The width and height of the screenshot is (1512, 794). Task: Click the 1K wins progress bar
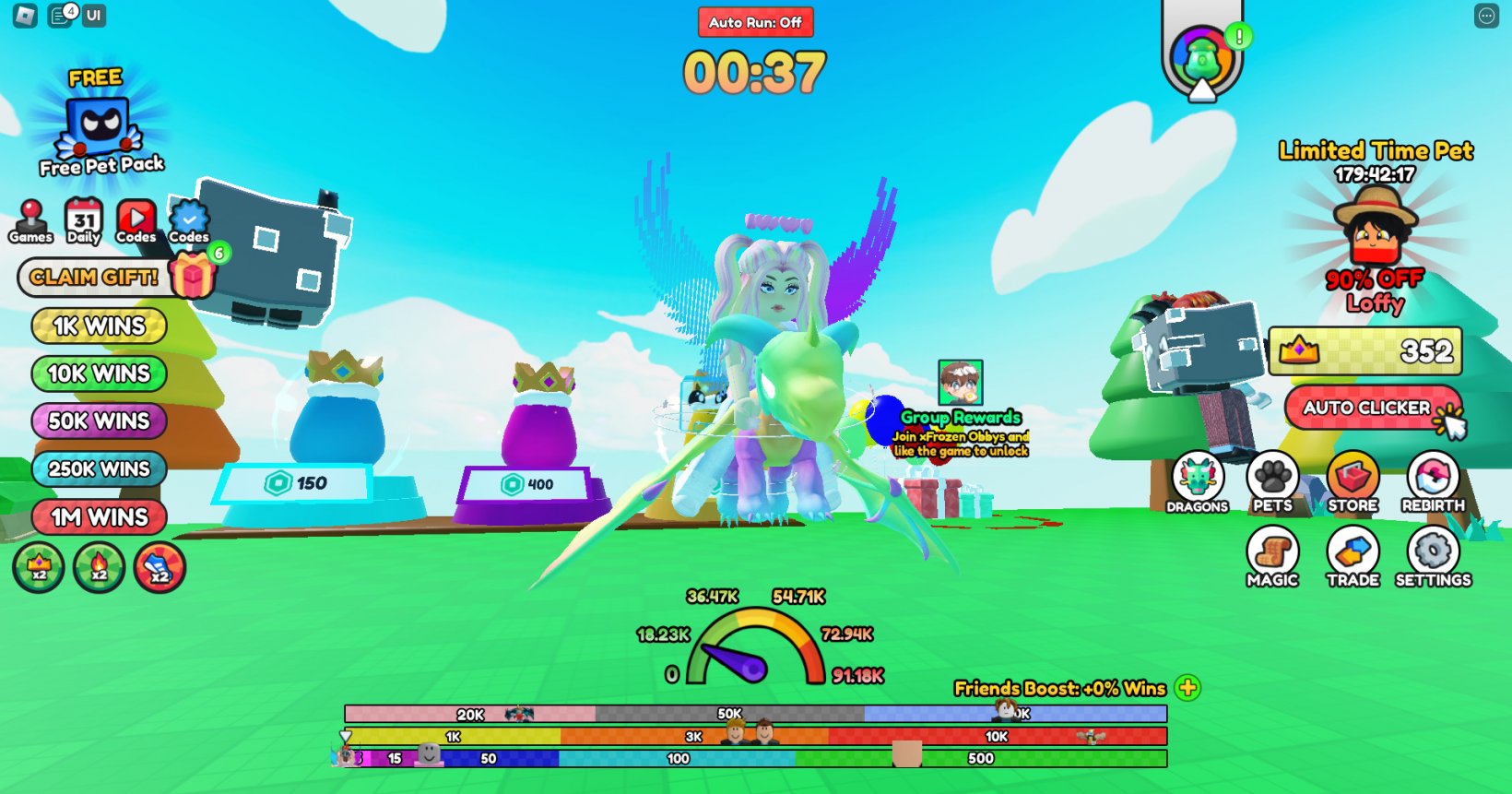(x=452, y=737)
